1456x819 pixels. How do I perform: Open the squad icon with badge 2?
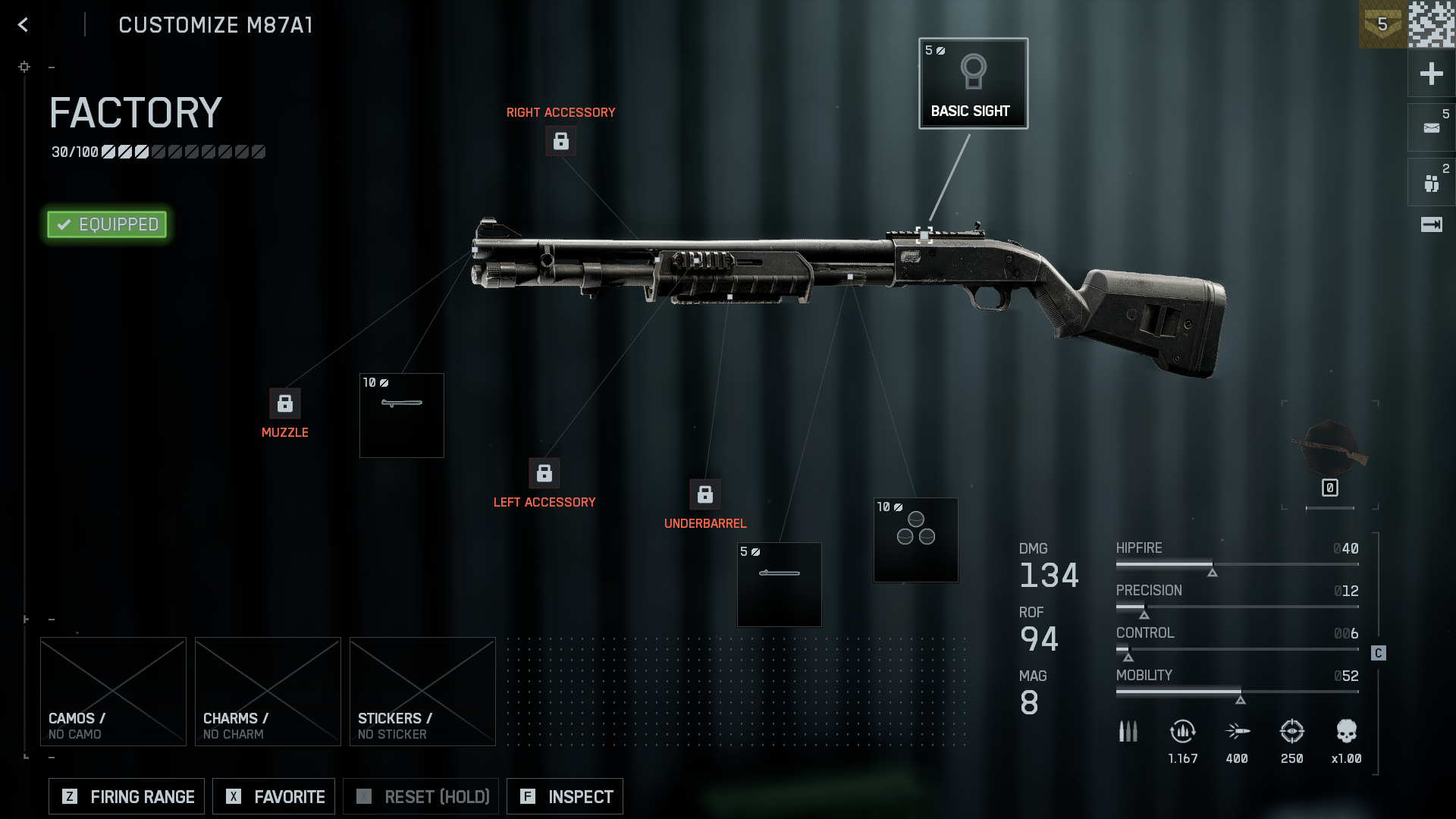[1431, 183]
